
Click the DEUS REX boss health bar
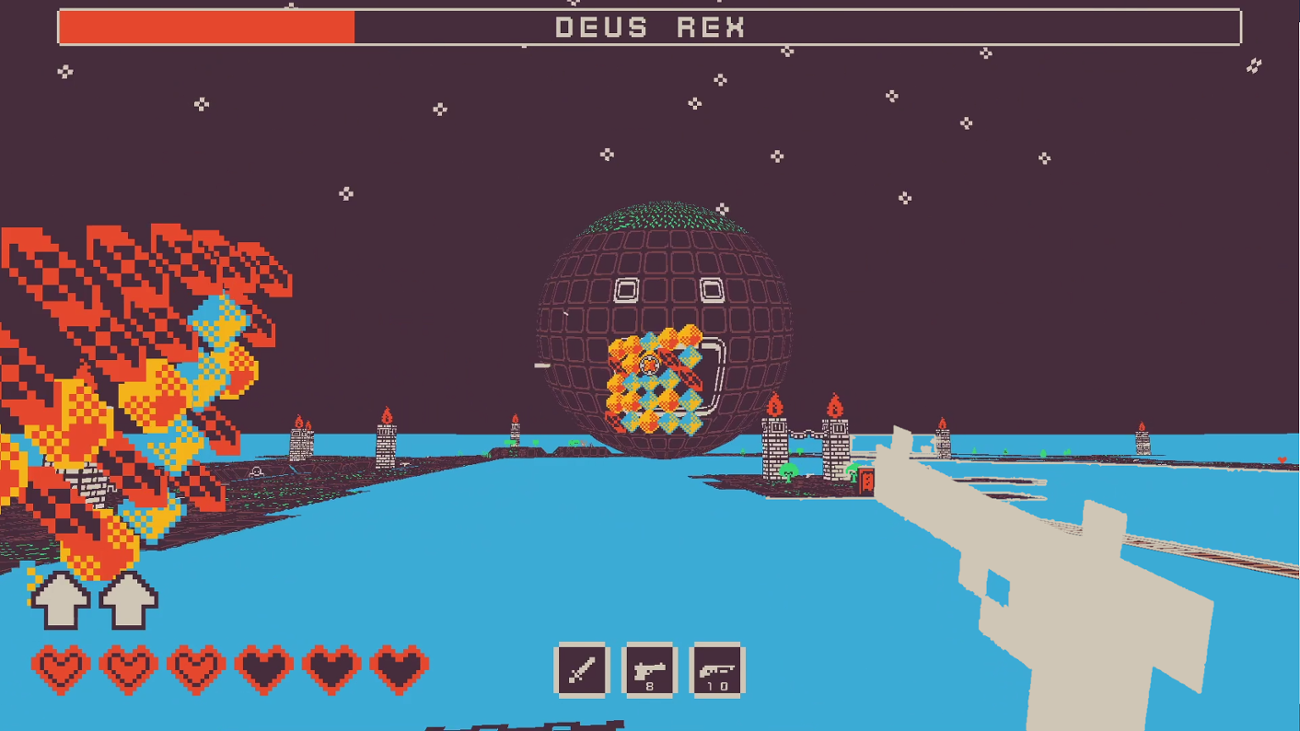click(650, 27)
